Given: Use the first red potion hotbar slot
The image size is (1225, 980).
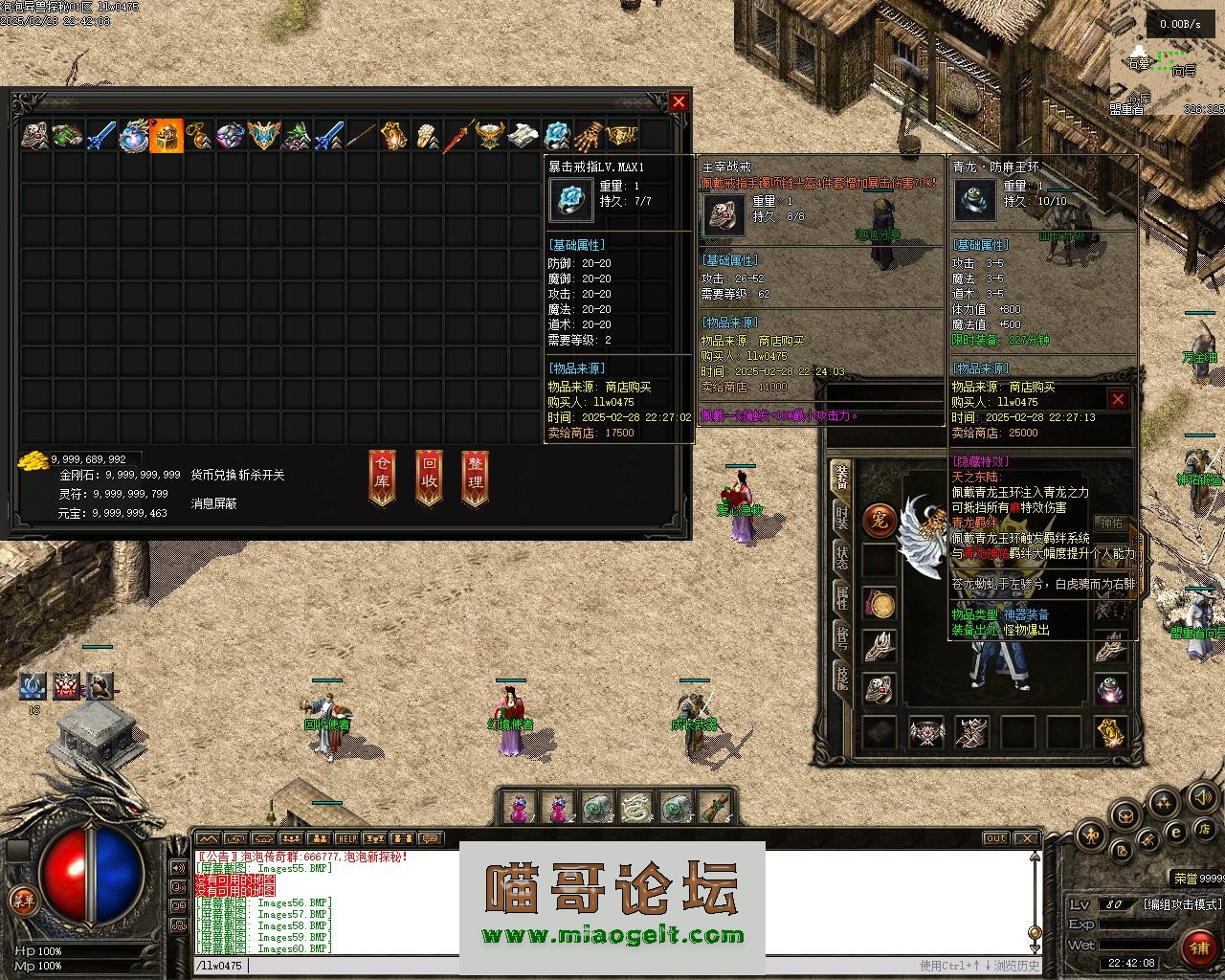Looking at the screenshot, I should click(519, 808).
